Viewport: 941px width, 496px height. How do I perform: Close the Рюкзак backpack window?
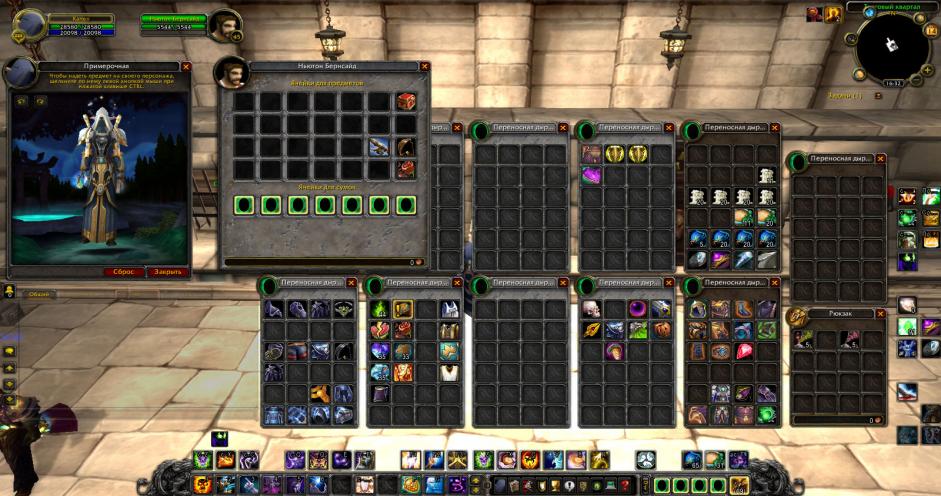tap(881, 313)
